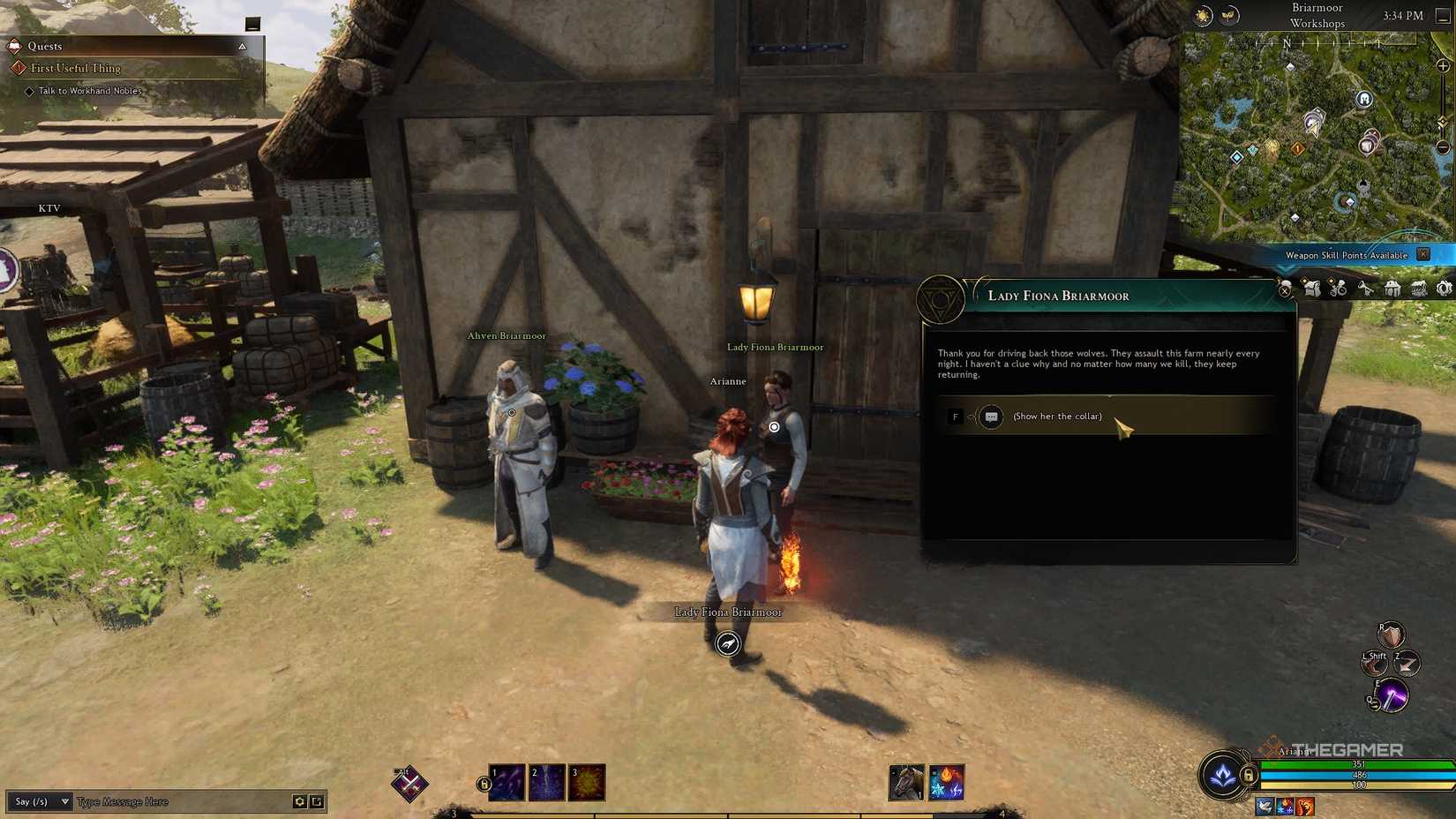Select the character skills icon beside the bag
The width and height of the screenshot is (1456, 819).
[1338, 289]
